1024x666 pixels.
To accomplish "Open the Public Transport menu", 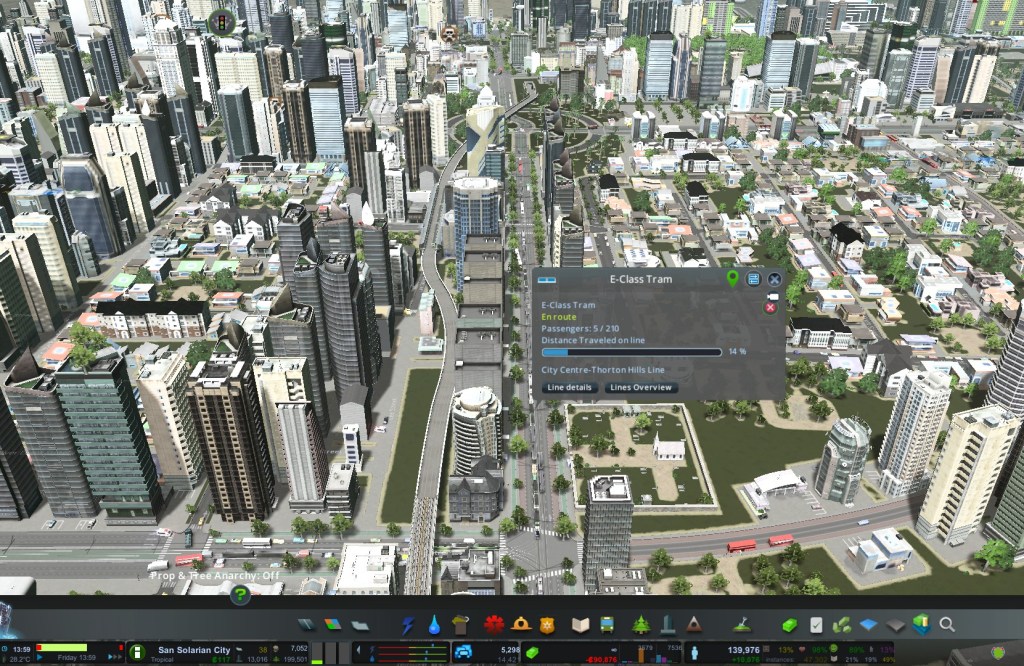I will click(607, 625).
